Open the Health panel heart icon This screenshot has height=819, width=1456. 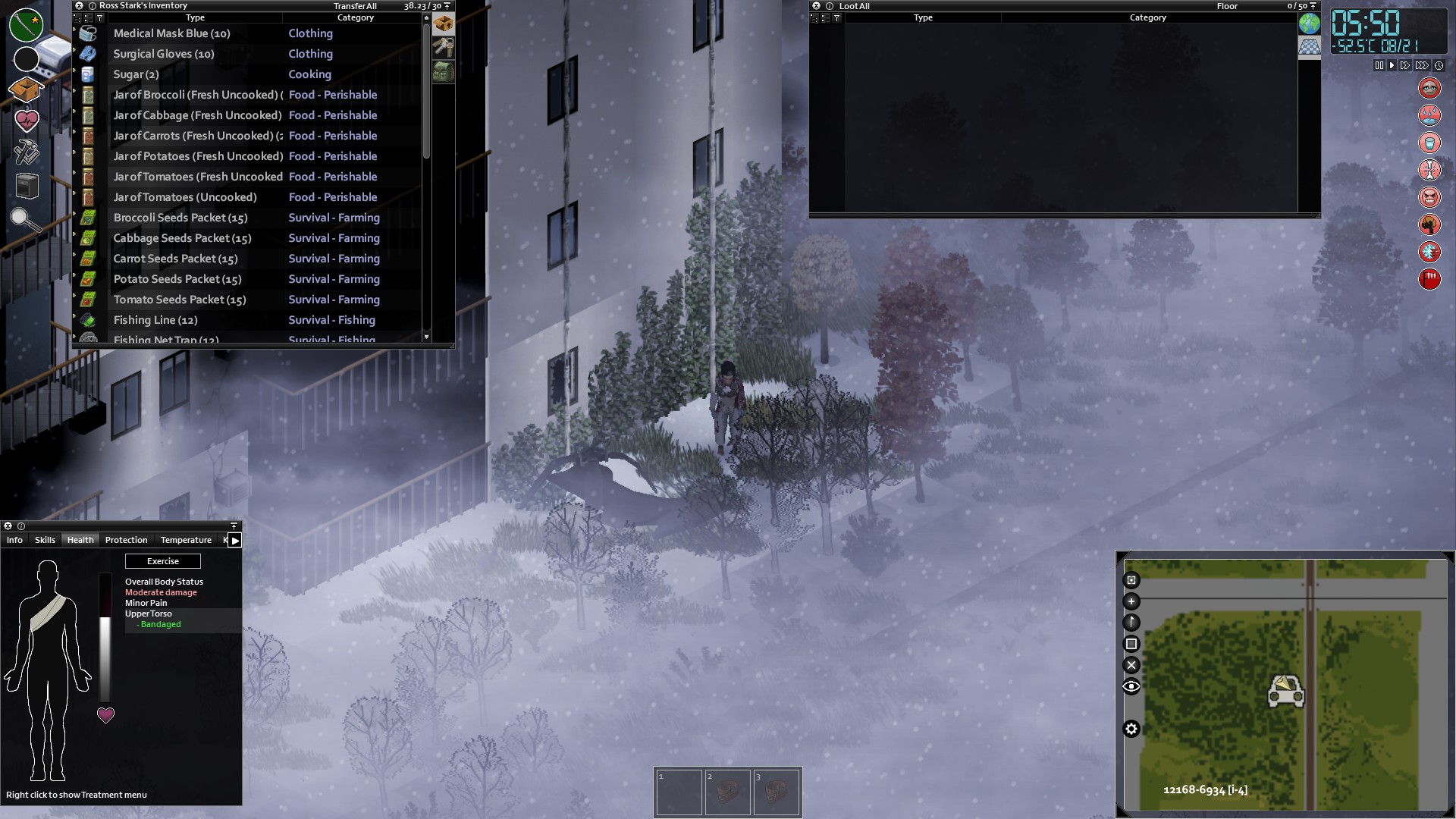point(27,119)
